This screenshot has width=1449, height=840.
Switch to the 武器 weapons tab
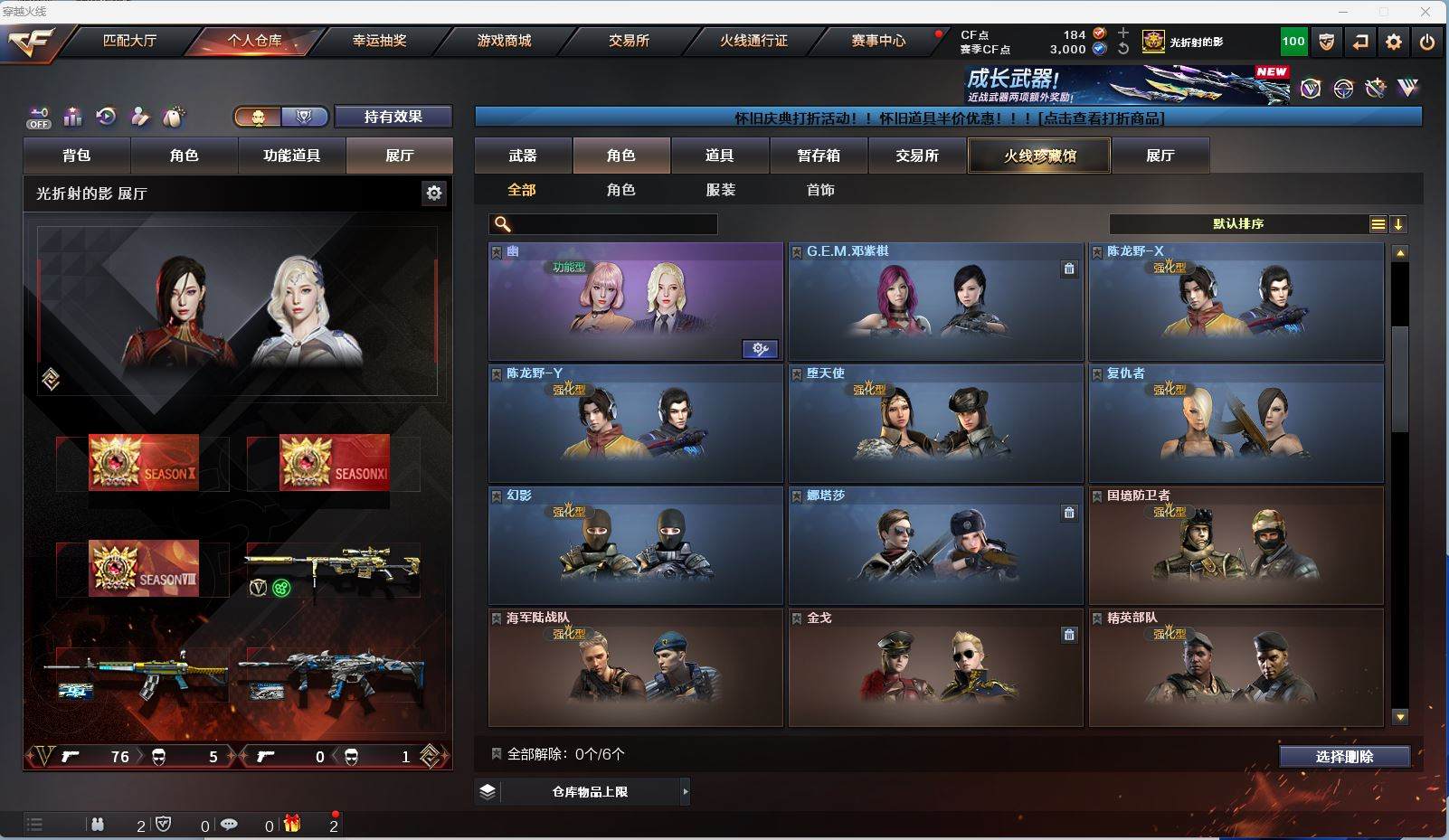coord(523,156)
